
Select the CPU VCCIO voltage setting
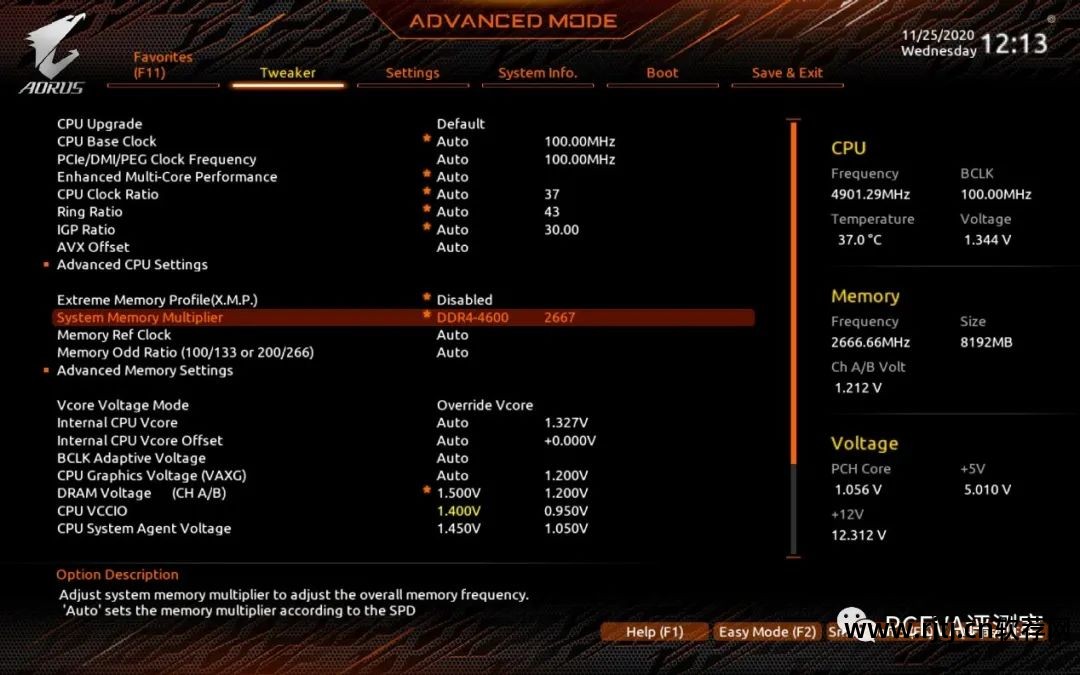tap(92, 511)
